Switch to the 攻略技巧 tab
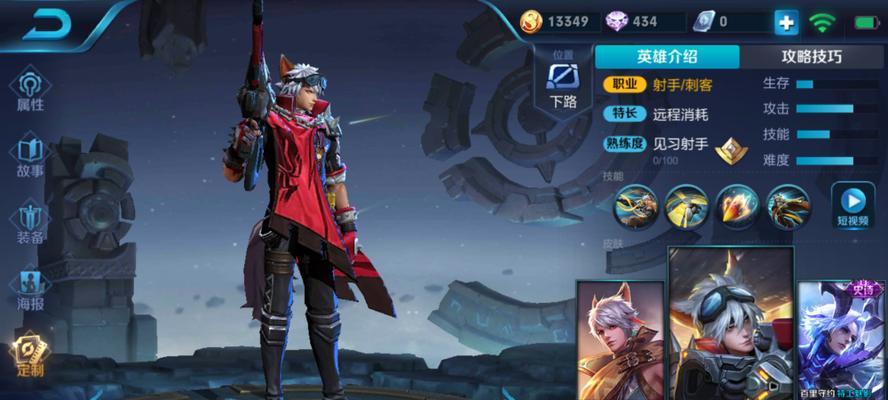 pos(811,56)
